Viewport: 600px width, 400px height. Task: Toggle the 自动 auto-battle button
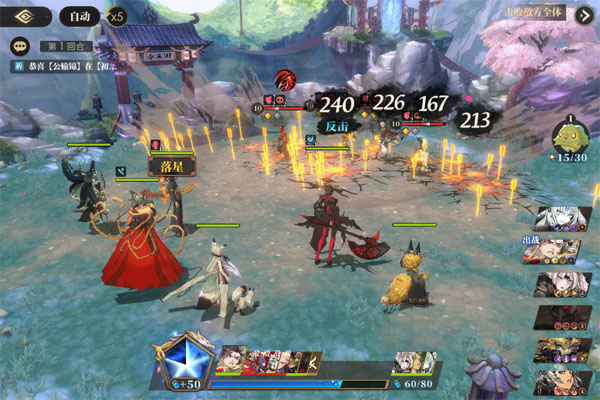click(x=78, y=16)
